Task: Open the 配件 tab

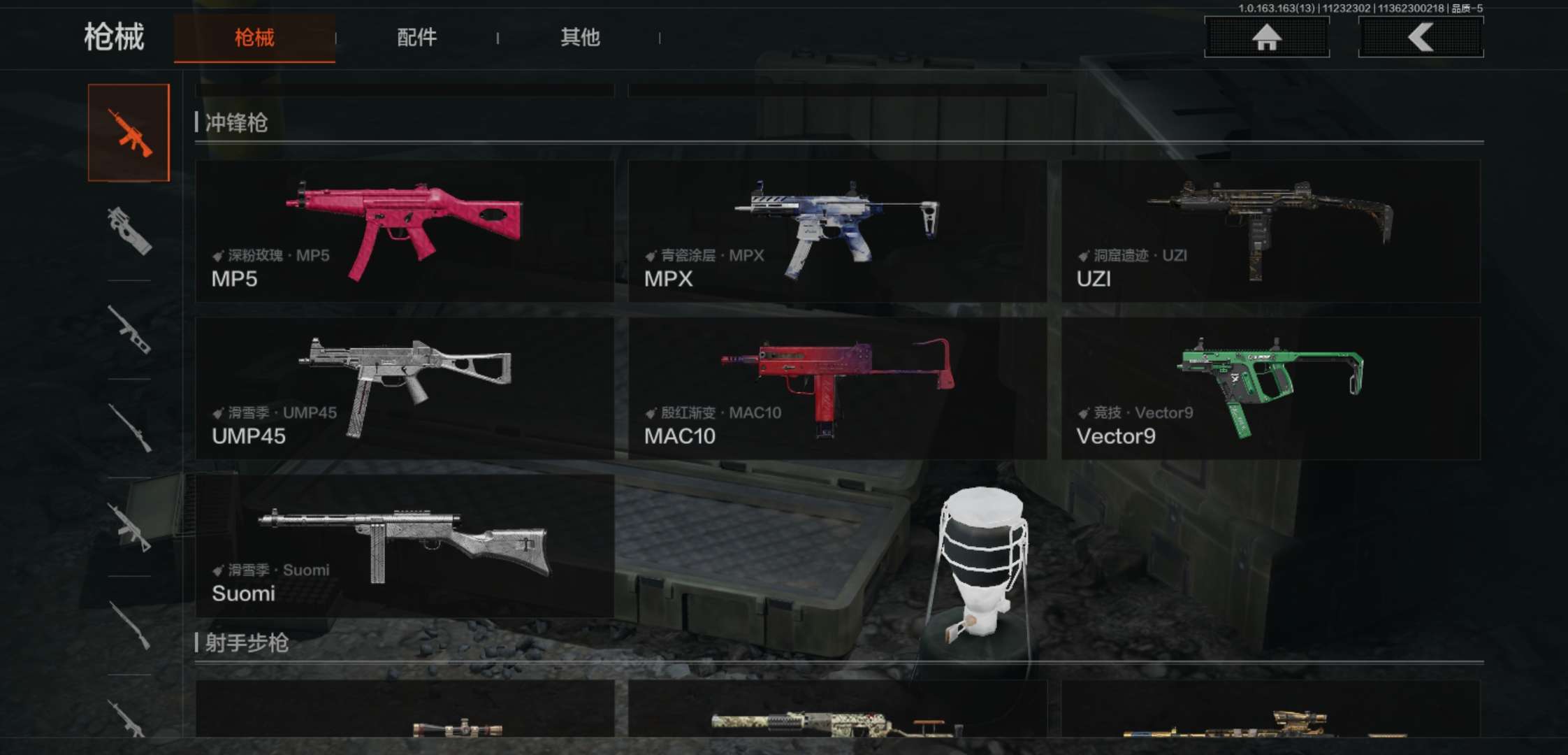Action: [416, 38]
